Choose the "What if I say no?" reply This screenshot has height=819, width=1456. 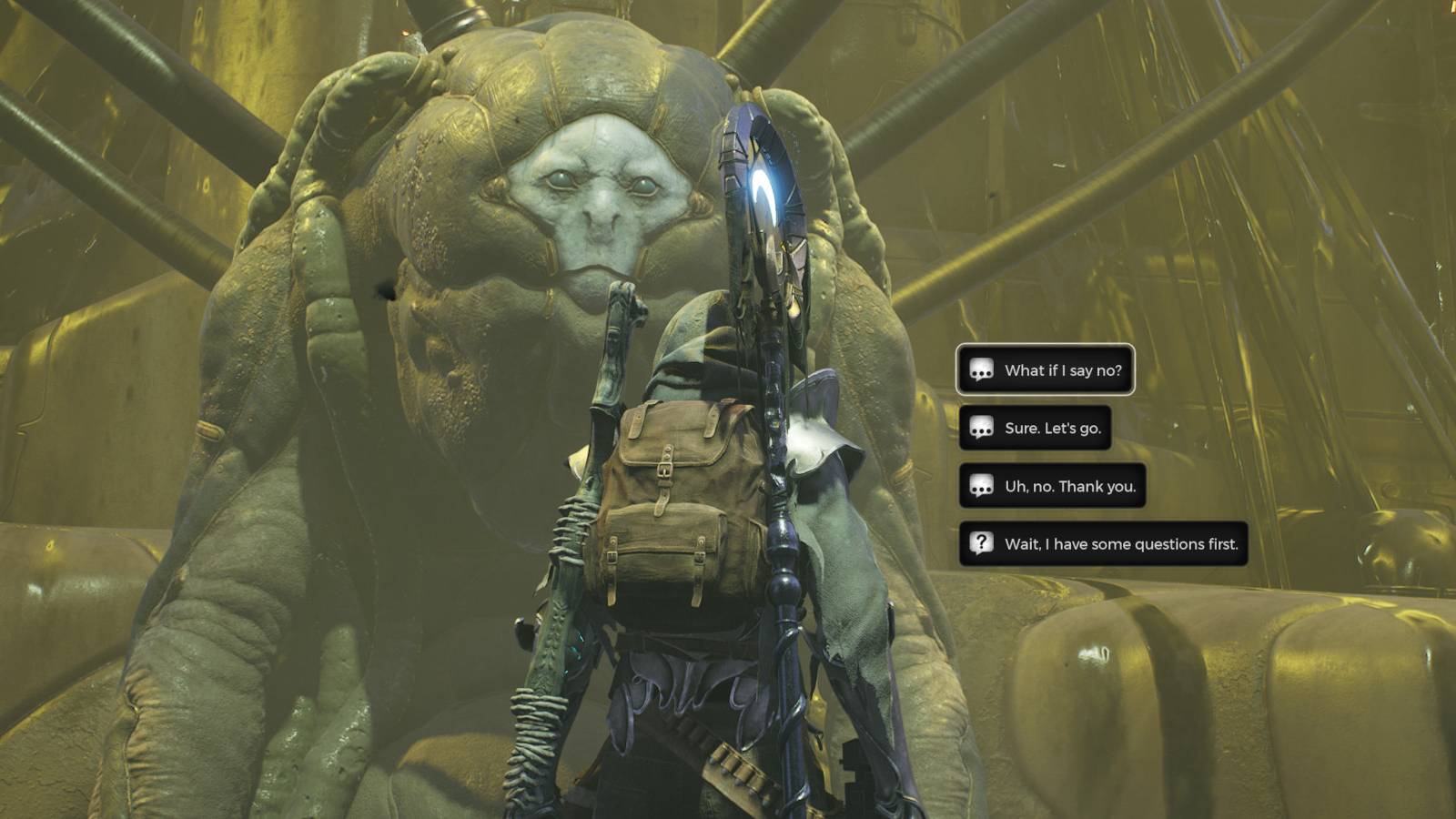click(x=1046, y=370)
